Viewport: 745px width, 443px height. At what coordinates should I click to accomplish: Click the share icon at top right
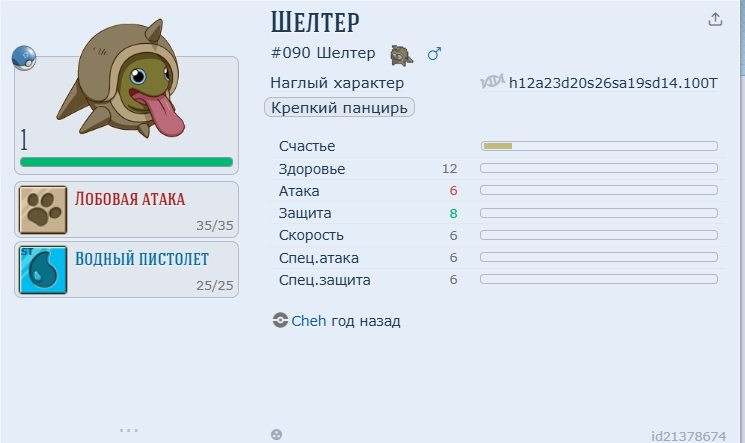(x=715, y=19)
